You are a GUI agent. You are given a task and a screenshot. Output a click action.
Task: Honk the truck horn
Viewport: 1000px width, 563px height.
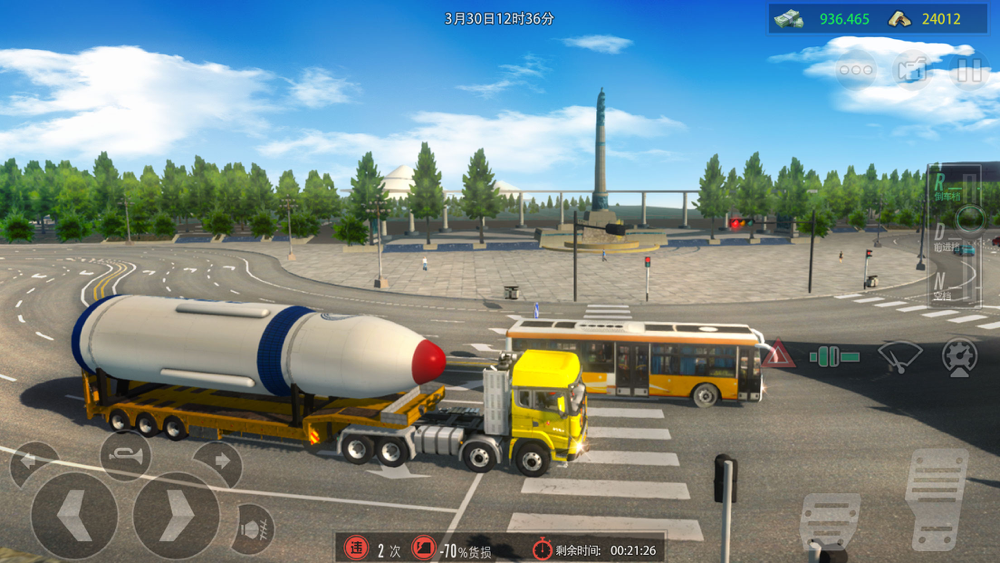[x=125, y=457]
